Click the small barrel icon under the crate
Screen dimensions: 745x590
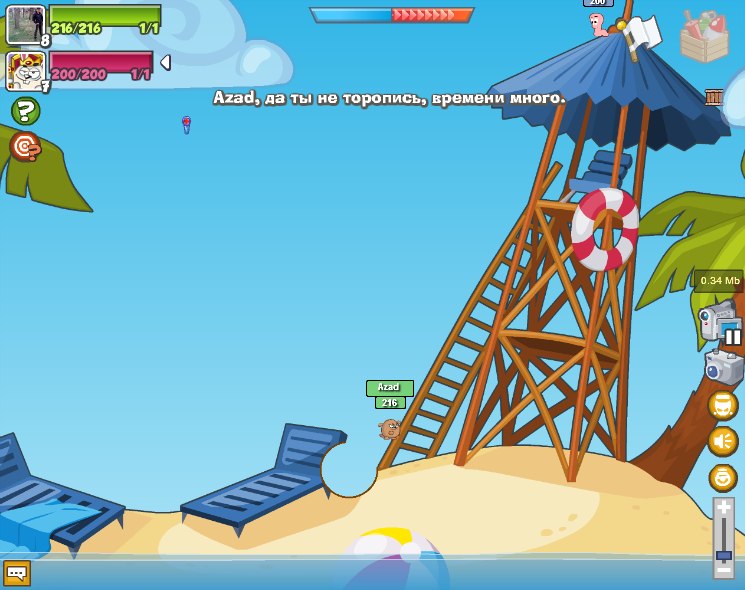pos(714,97)
